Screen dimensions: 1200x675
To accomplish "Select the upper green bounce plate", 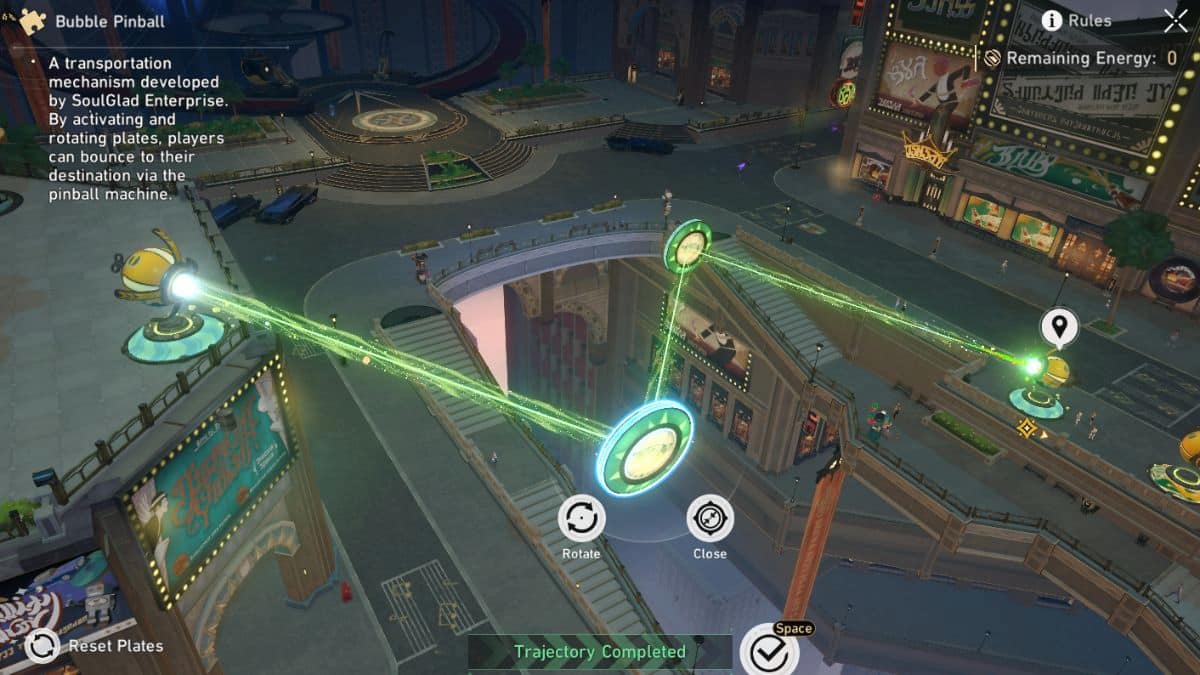I will pos(688,244).
